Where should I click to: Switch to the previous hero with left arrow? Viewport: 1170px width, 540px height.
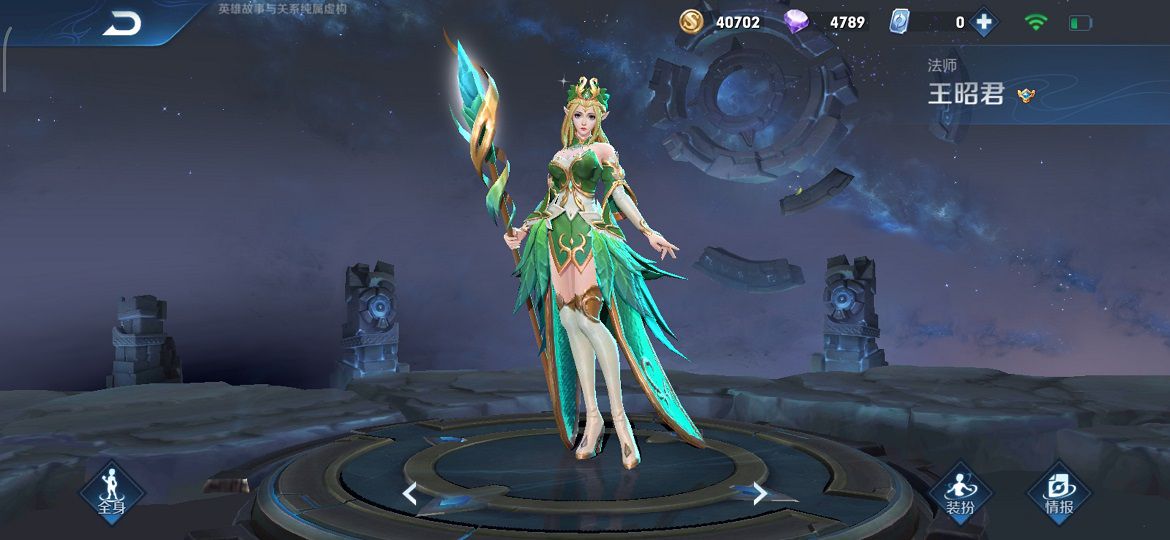(x=410, y=492)
